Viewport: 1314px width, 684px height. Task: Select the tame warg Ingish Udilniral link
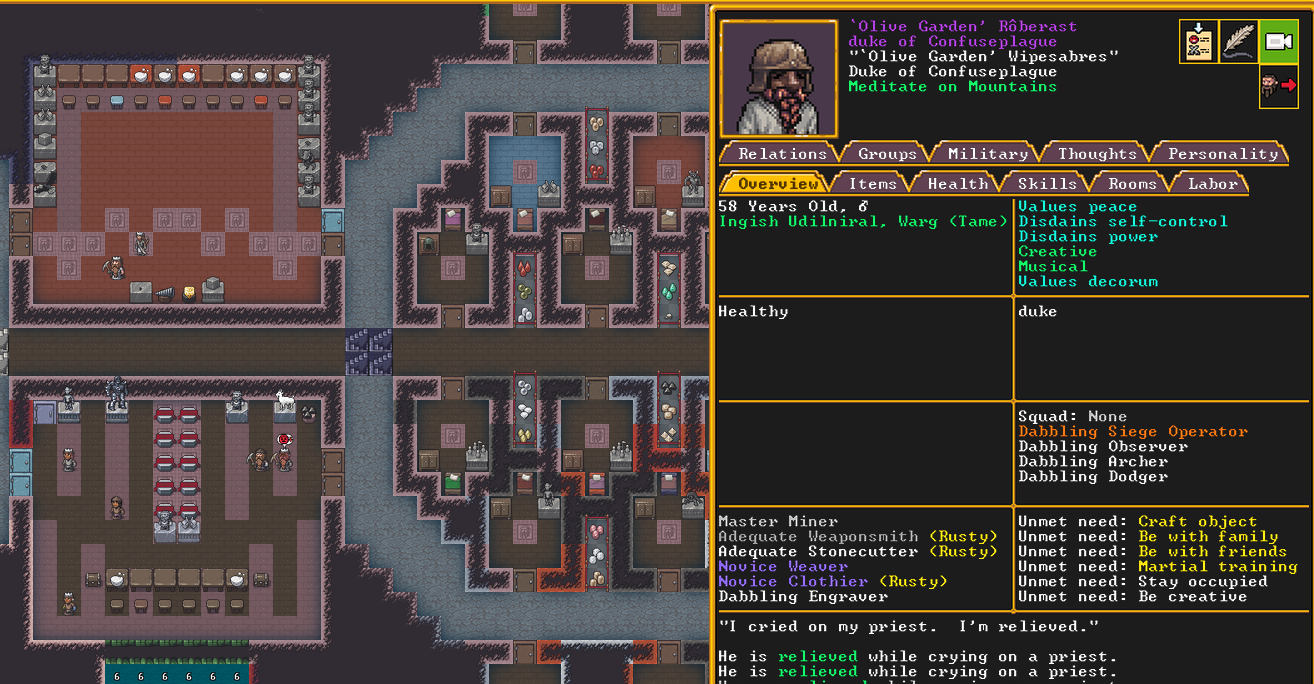coord(863,222)
